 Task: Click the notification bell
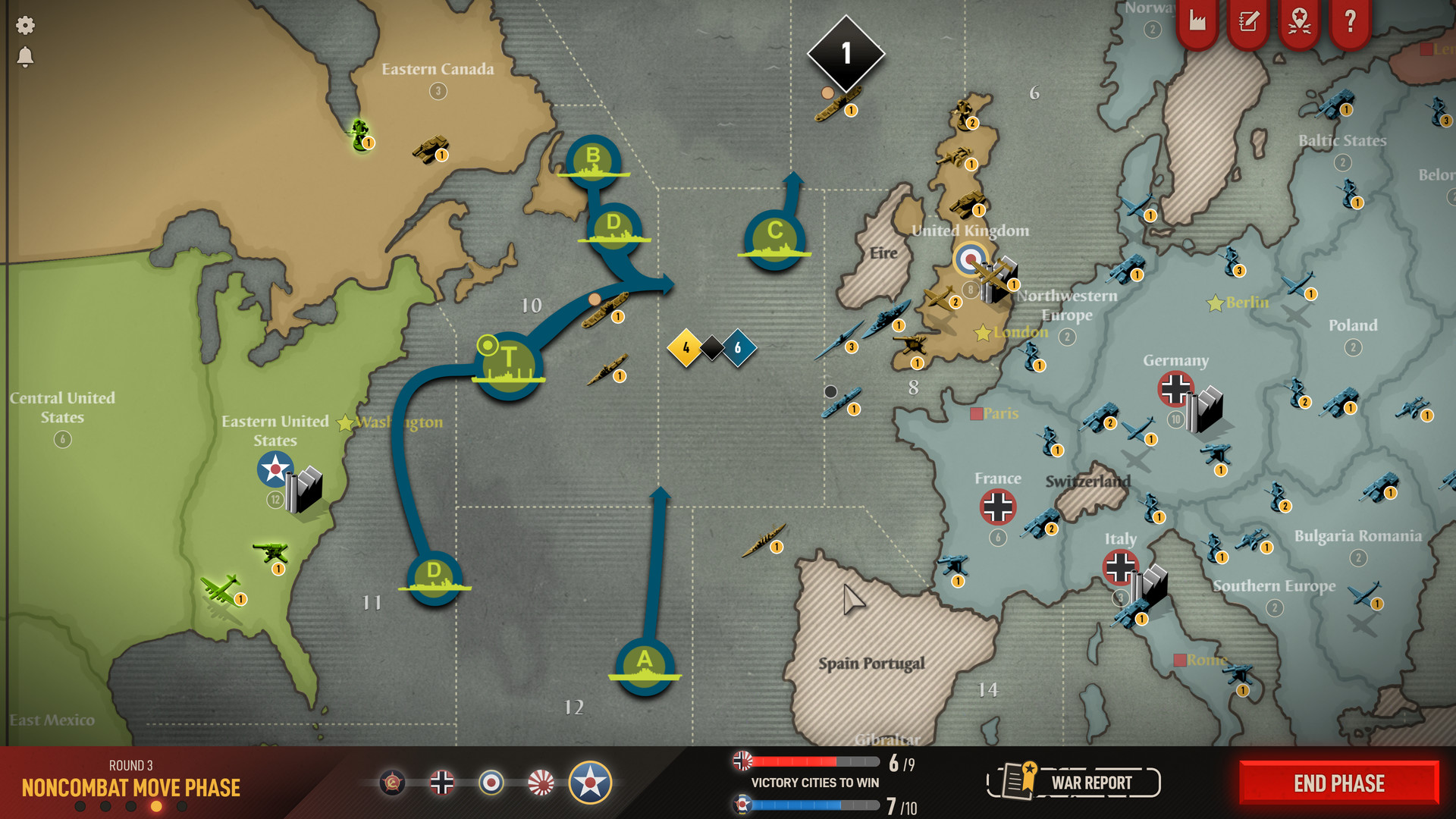[x=25, y=55]
